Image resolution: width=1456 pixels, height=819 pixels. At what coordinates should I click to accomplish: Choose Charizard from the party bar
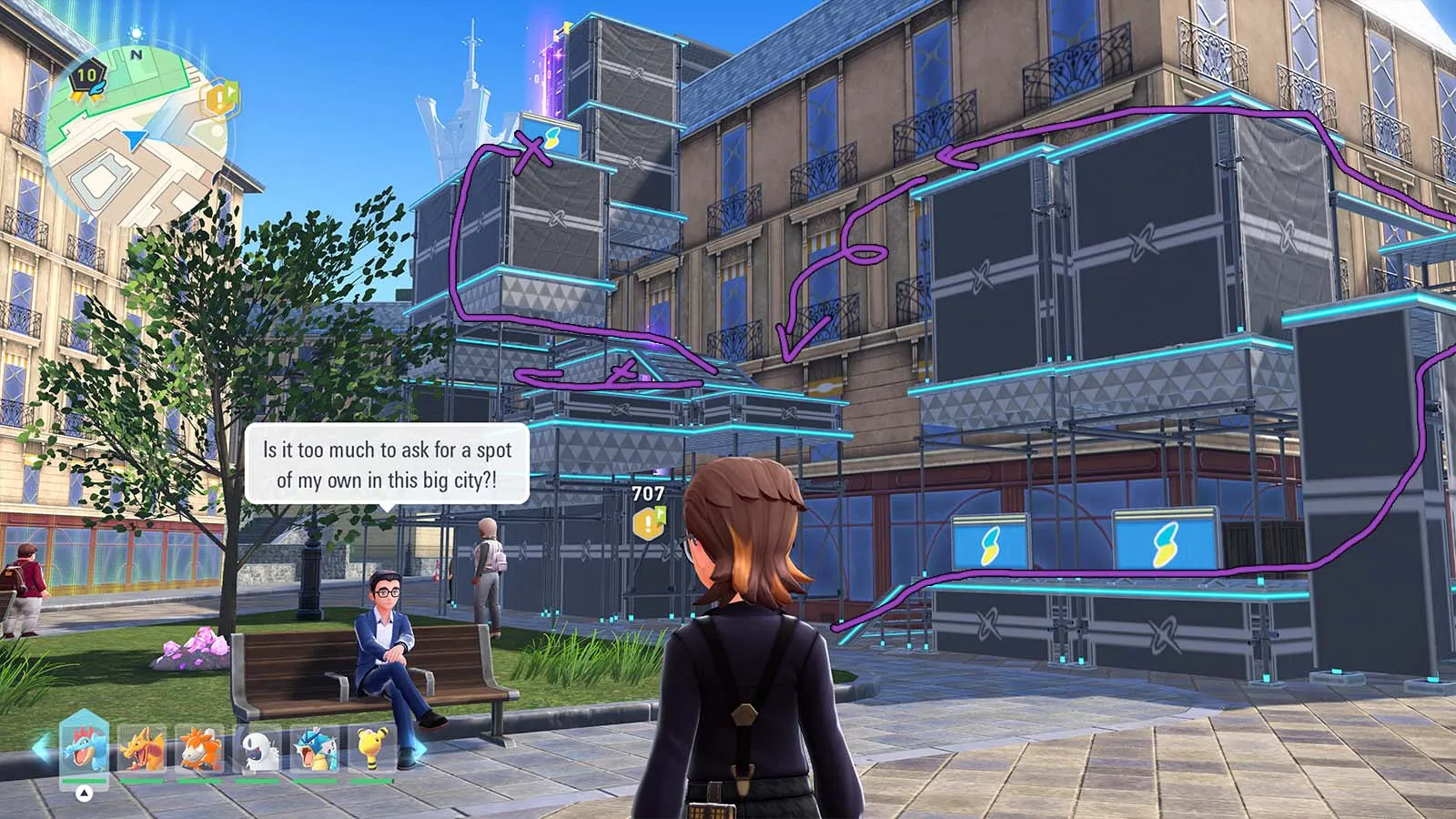142,750
